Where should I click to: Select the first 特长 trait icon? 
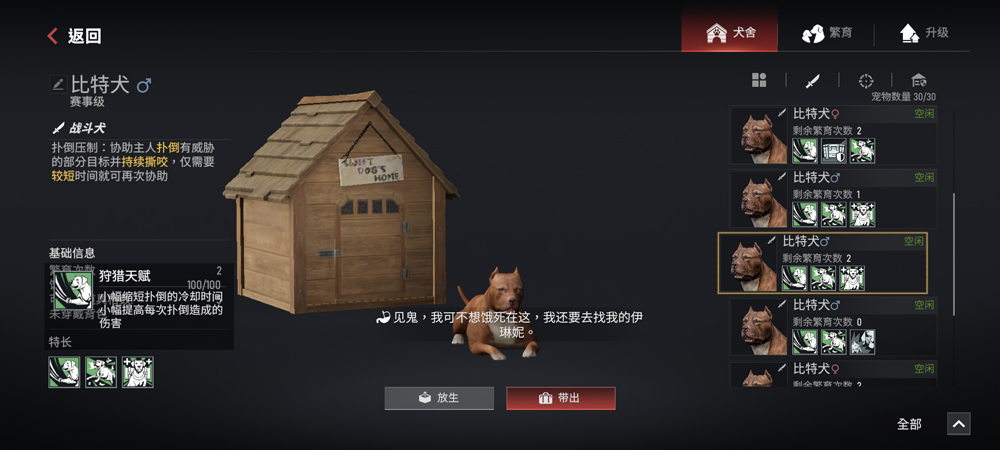(x=63, y=372)
